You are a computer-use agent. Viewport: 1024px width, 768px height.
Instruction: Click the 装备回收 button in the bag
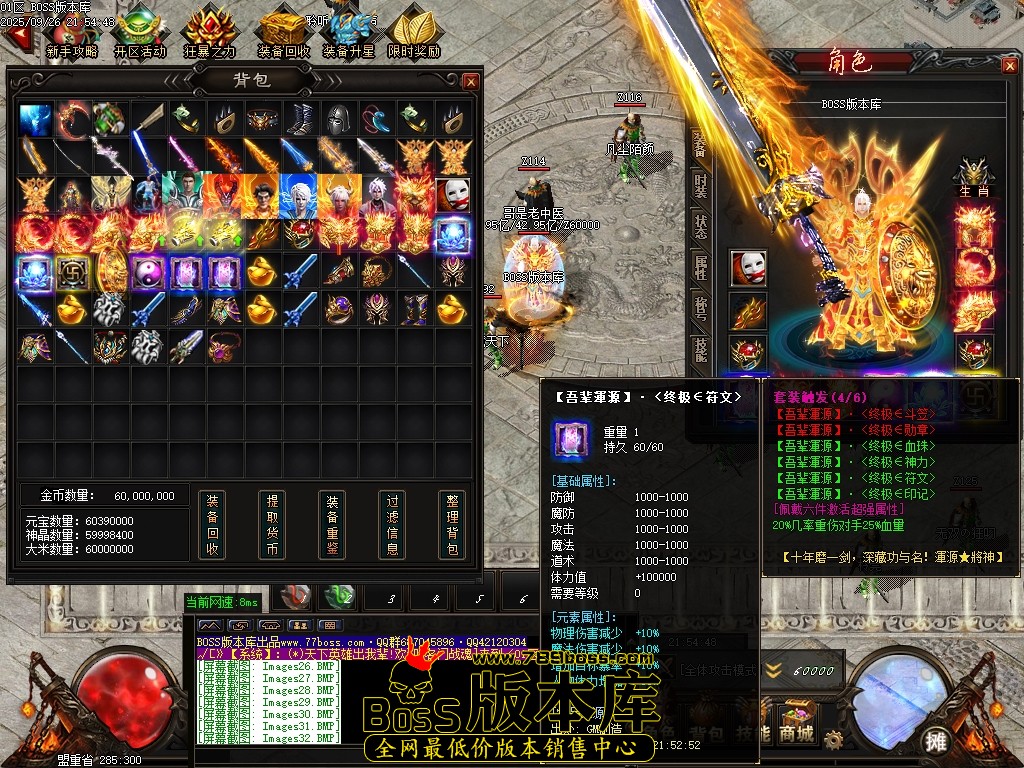pos(211,525)
